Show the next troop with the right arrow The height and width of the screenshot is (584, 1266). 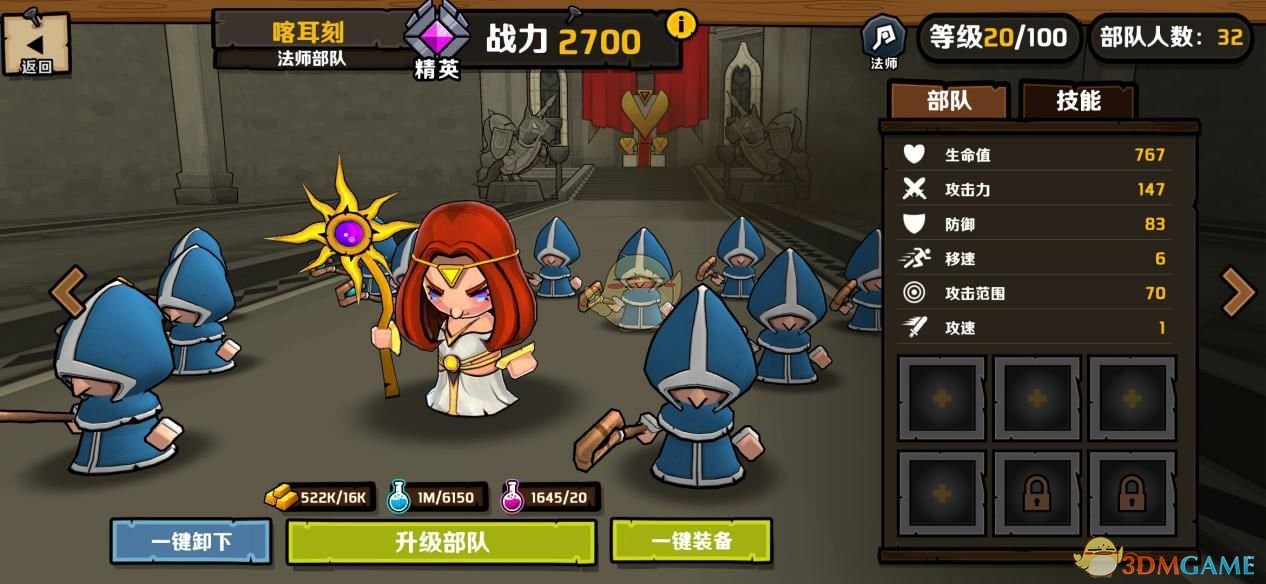tap(1238, 293)
